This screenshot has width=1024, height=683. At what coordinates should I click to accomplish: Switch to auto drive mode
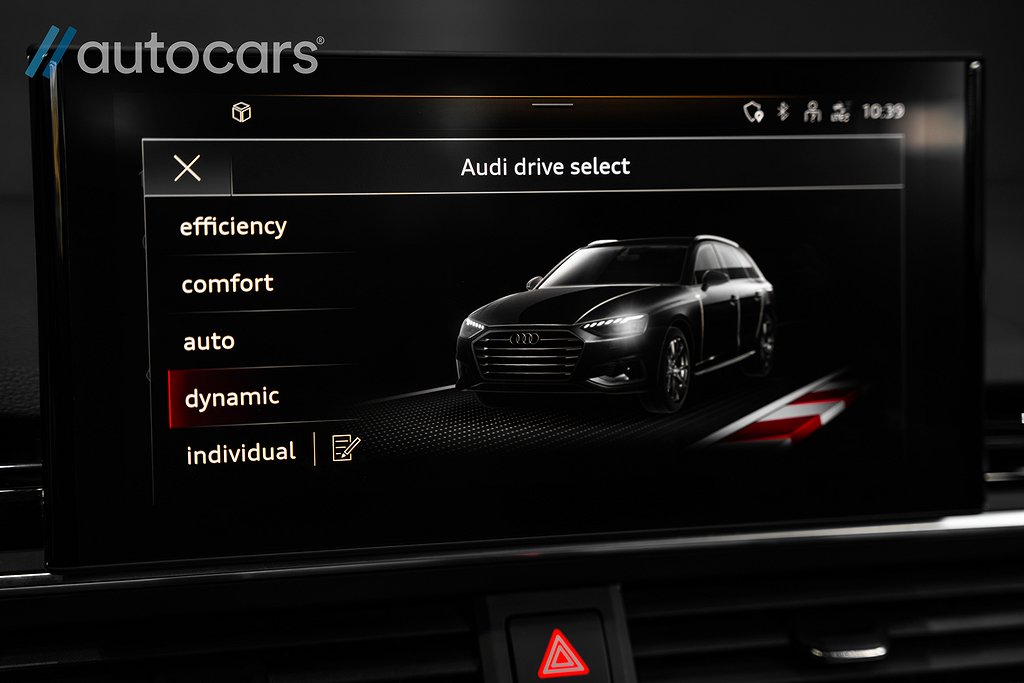click(209, 342)
